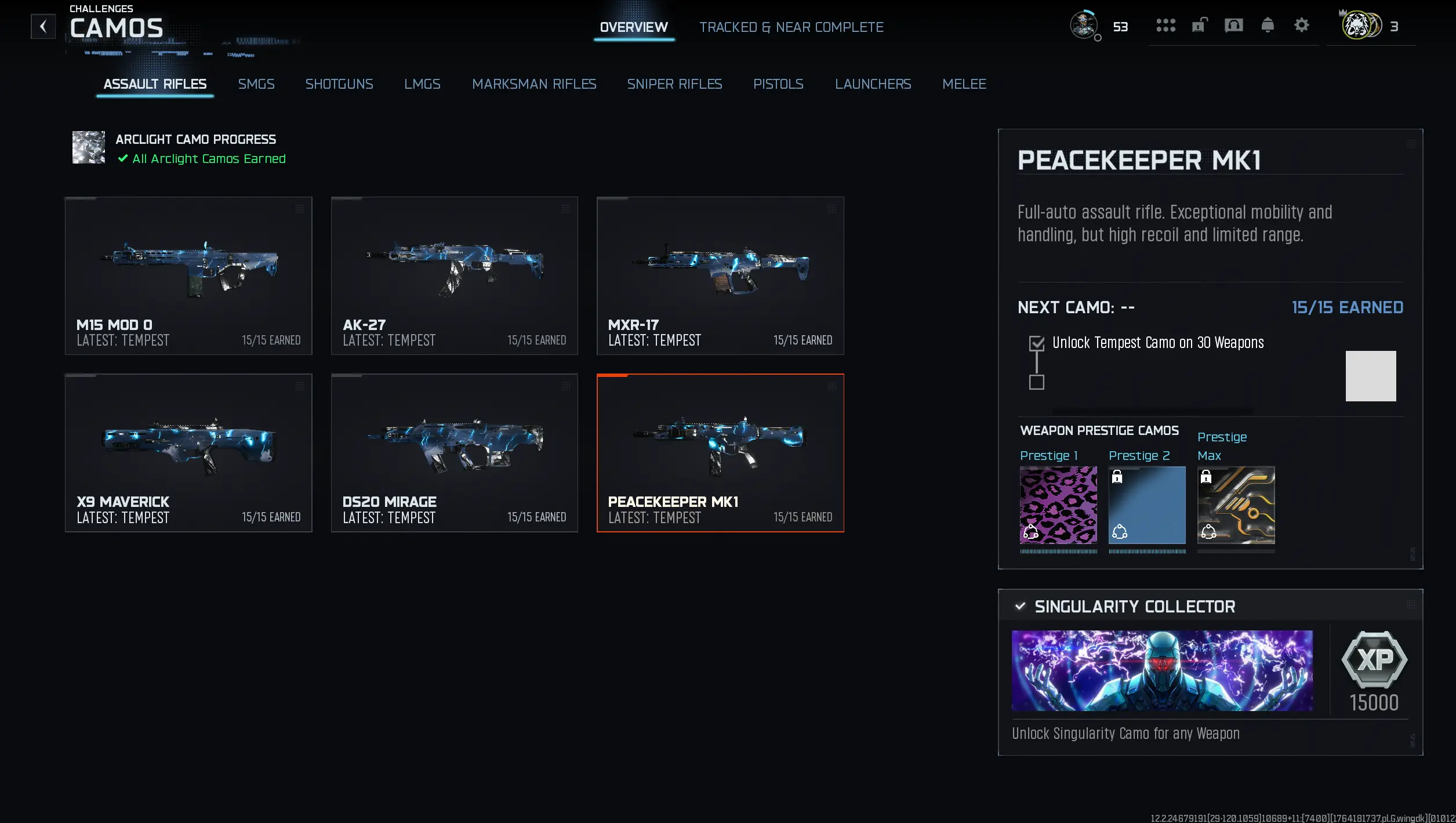Open grid options on the M15 Mod 0 card
This screenshot has width=1456, height=823.
point(301,210)
